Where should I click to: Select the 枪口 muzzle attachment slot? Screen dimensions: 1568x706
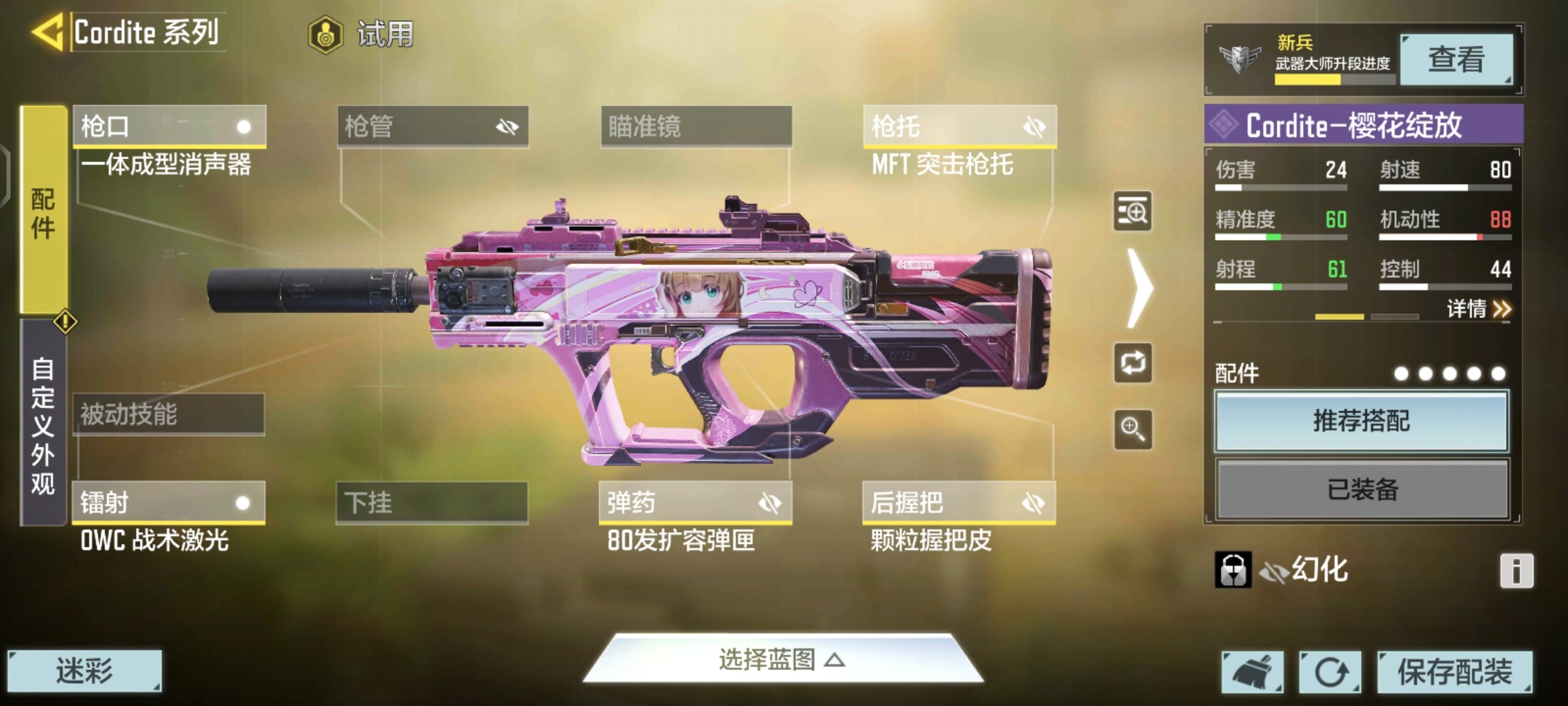[x=169, y=126]
